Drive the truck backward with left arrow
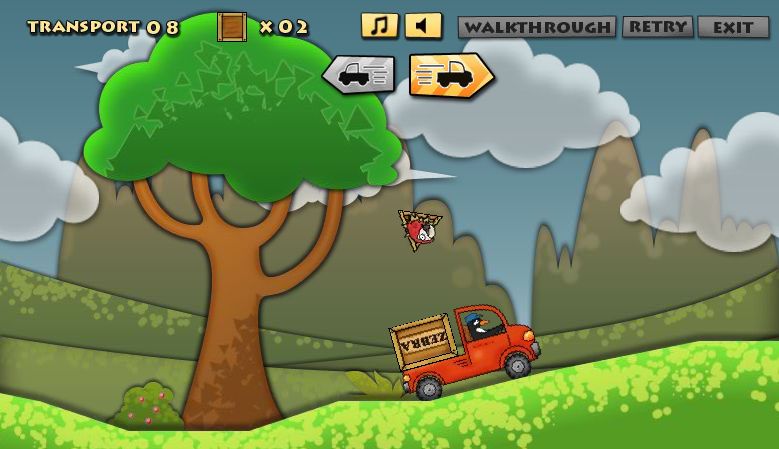 358,75
